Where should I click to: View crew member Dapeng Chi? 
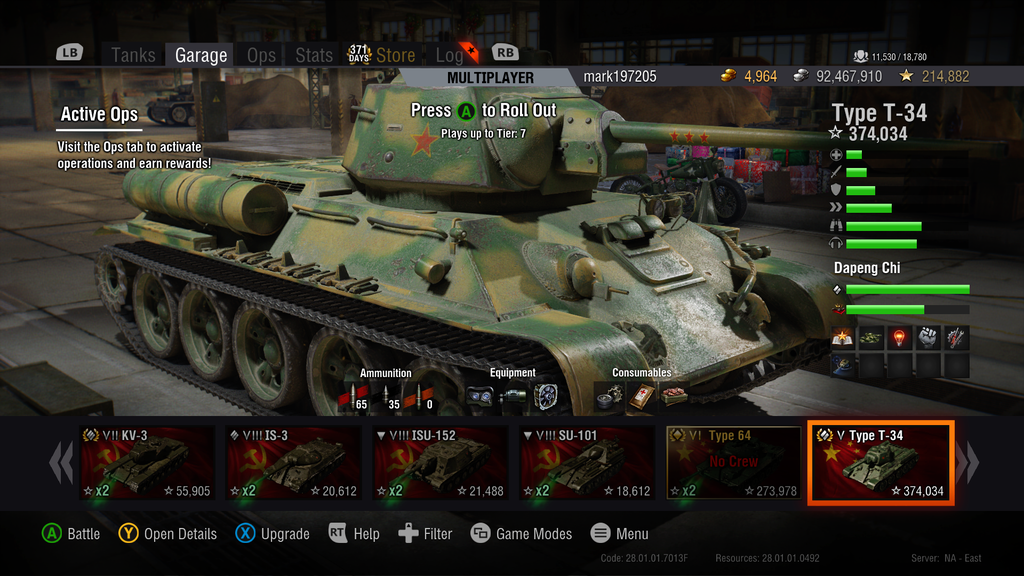point(868,268)
